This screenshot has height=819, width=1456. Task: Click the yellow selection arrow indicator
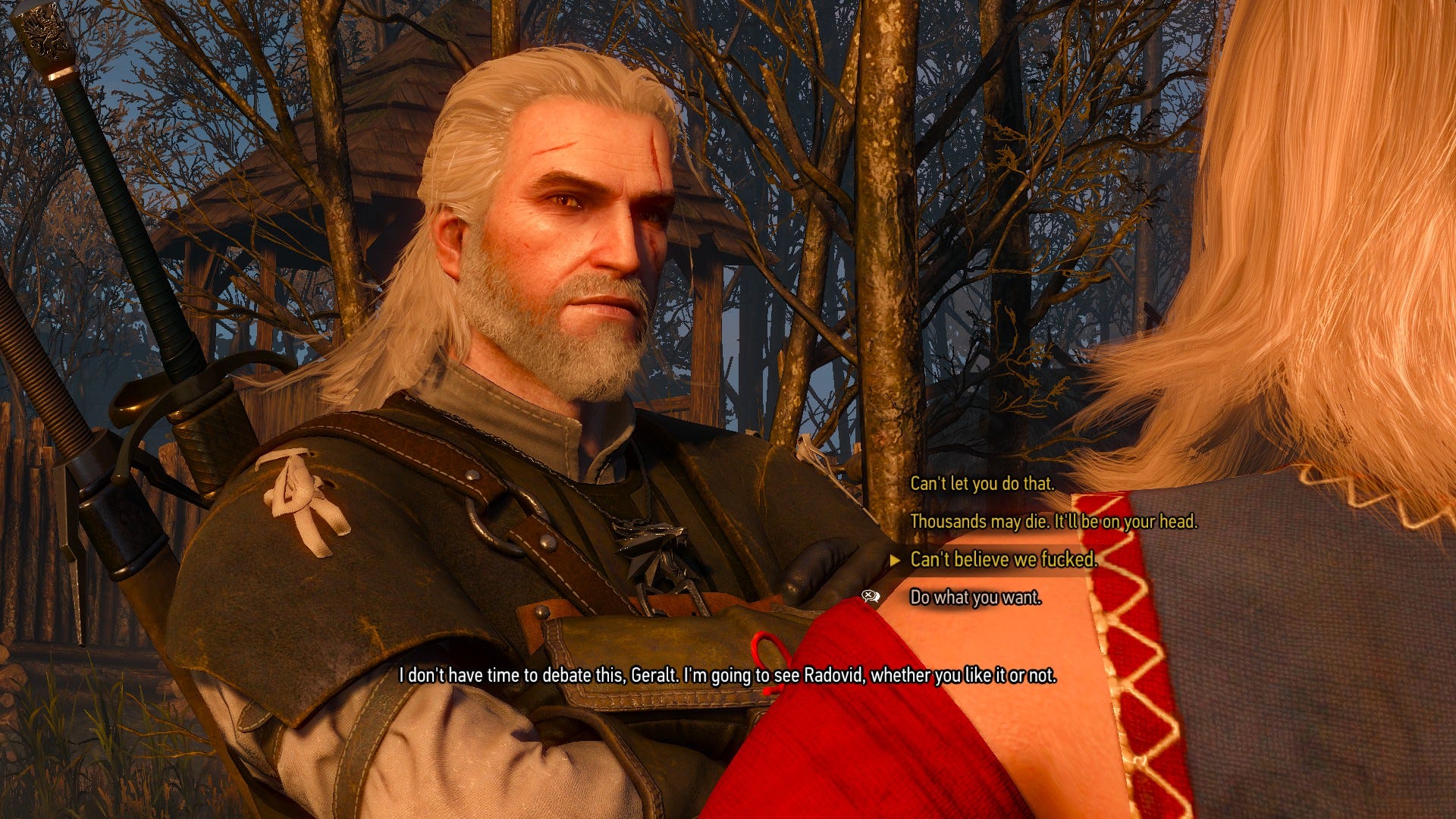coord(896,560)
